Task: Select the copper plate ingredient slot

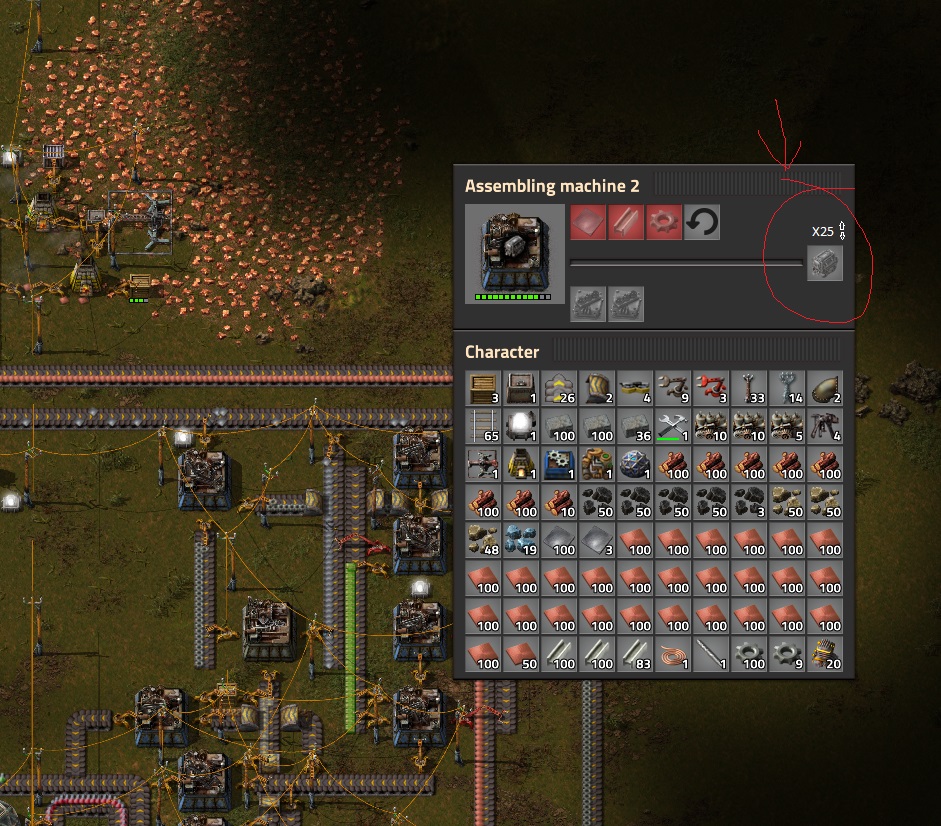Action: (588, 223)
